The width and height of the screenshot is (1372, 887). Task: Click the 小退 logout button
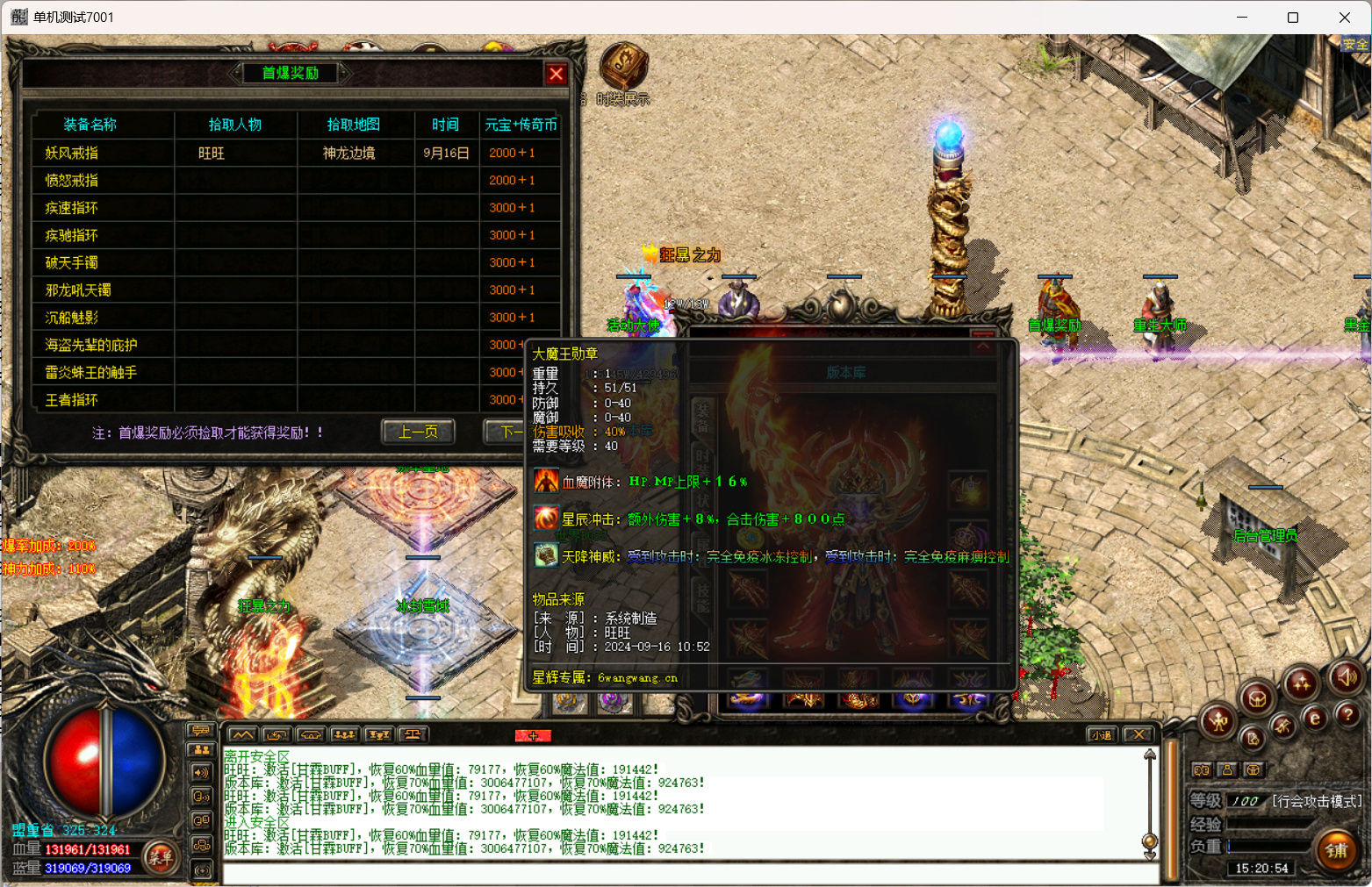[x=1101, y=734]
